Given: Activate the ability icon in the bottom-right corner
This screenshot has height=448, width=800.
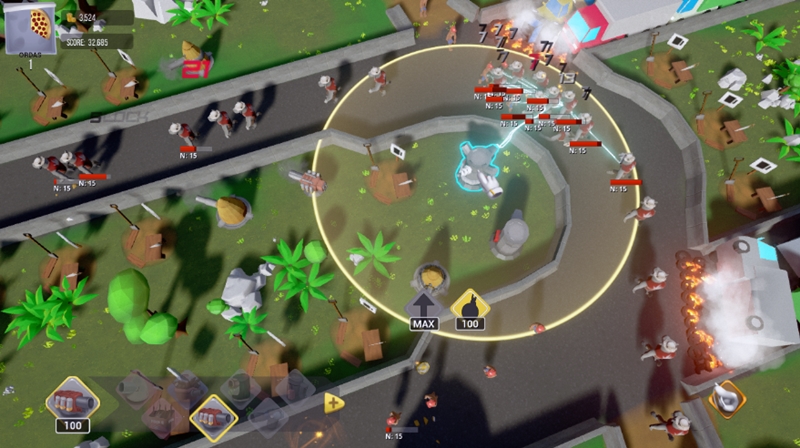Looking at the screenshot, I should pyautogui.click(x=727, y=398).
